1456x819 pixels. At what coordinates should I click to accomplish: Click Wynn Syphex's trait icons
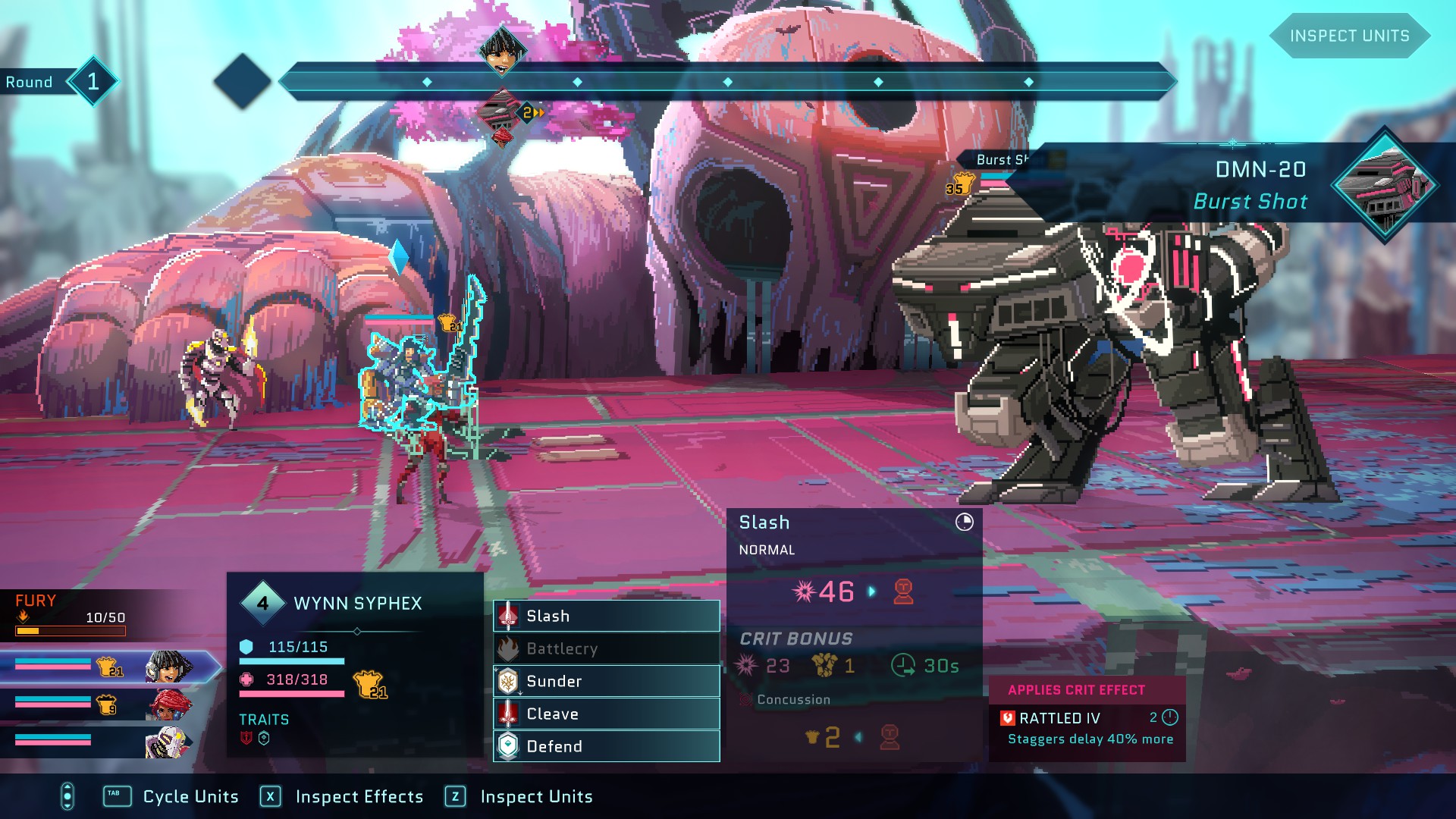(x=255, y=738)
